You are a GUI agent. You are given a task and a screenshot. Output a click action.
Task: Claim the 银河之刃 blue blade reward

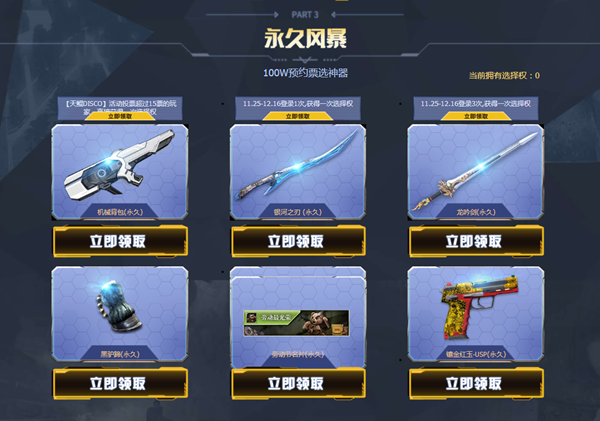coord(296,241)
